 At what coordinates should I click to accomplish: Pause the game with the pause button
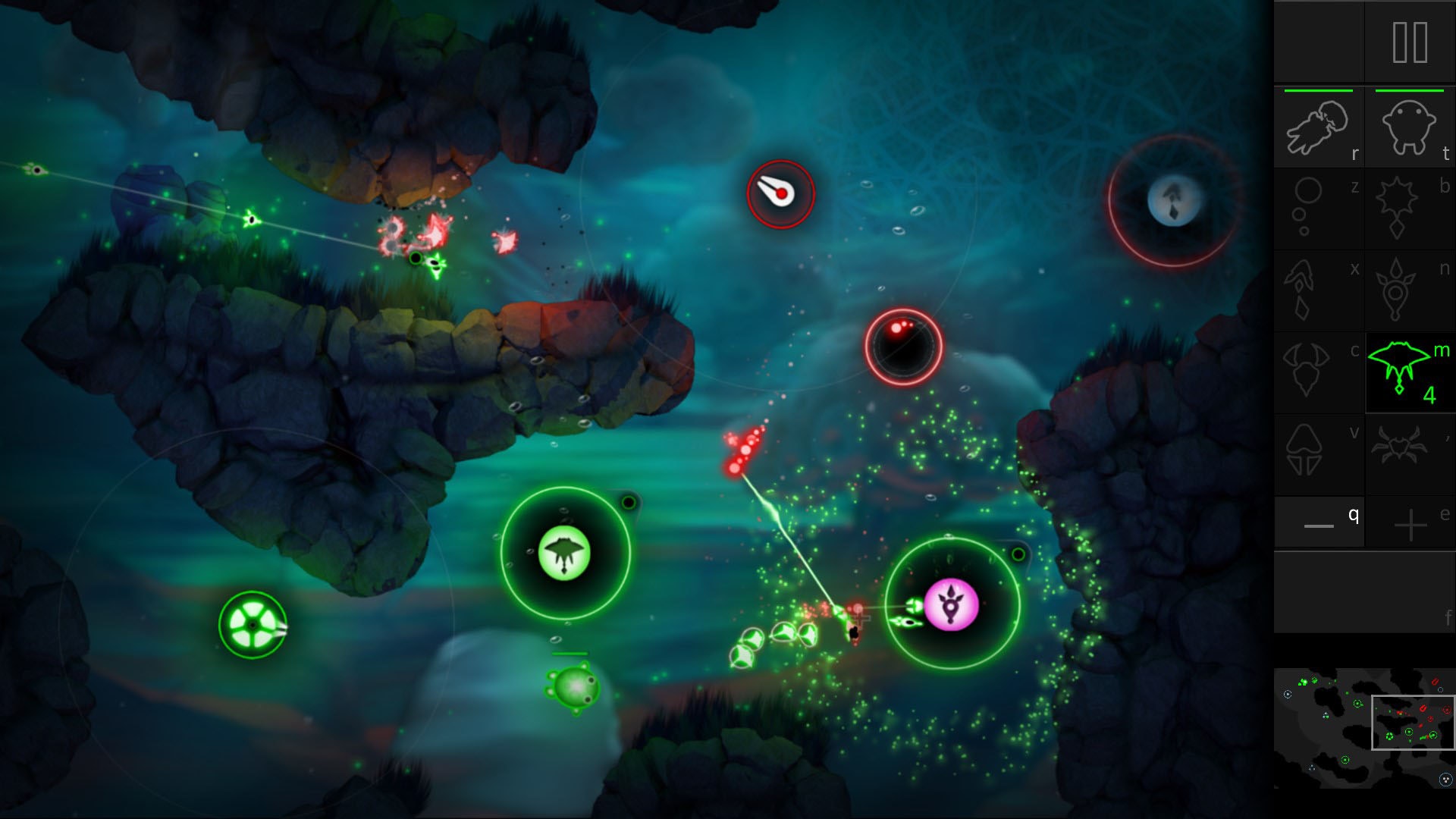tap(1410, 42)
